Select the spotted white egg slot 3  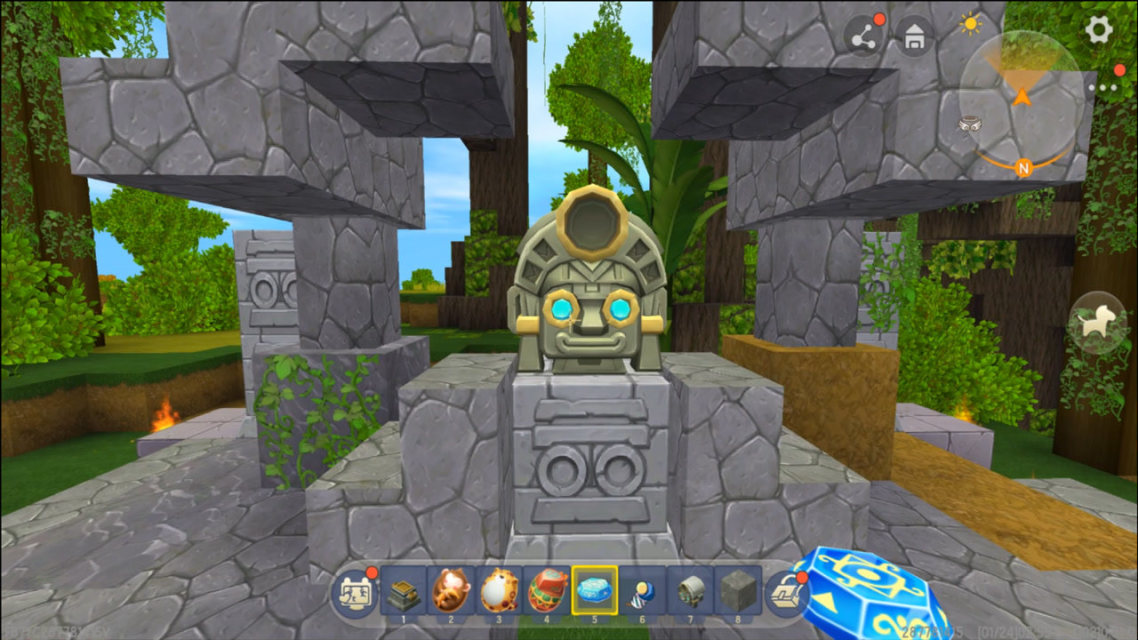499,589
